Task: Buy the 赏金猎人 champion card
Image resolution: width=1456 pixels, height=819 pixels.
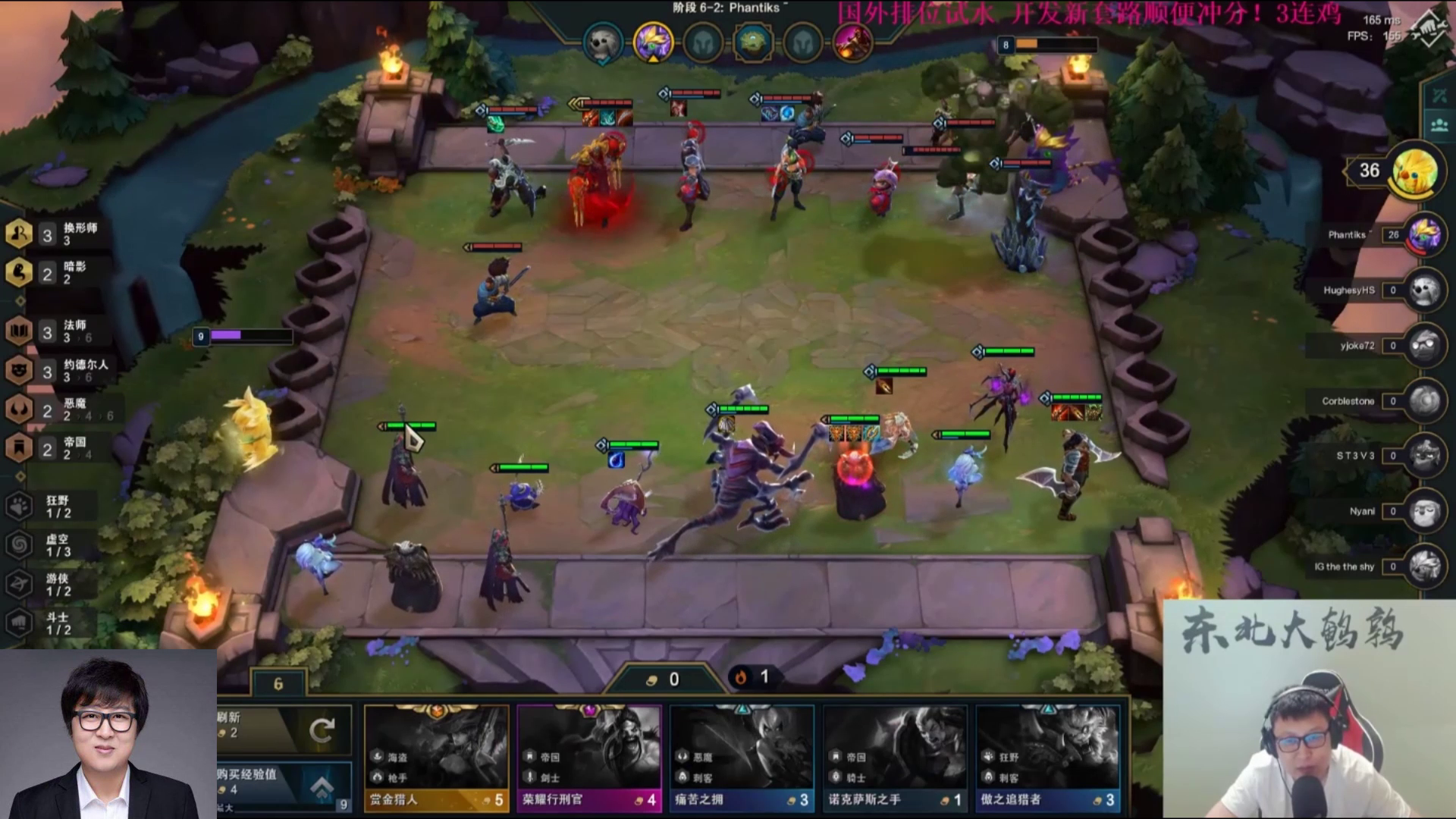Action: (436, 758)
